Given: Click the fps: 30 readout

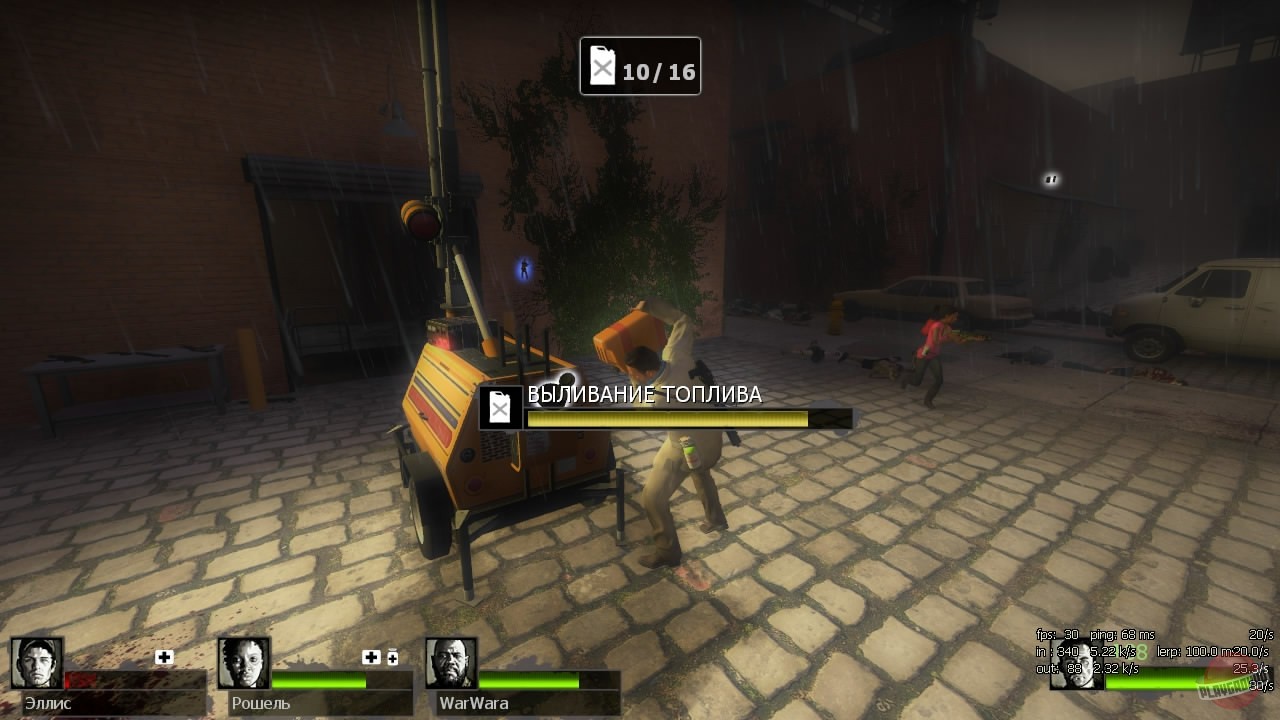Looking at the screenshot, I should 1055,634.
